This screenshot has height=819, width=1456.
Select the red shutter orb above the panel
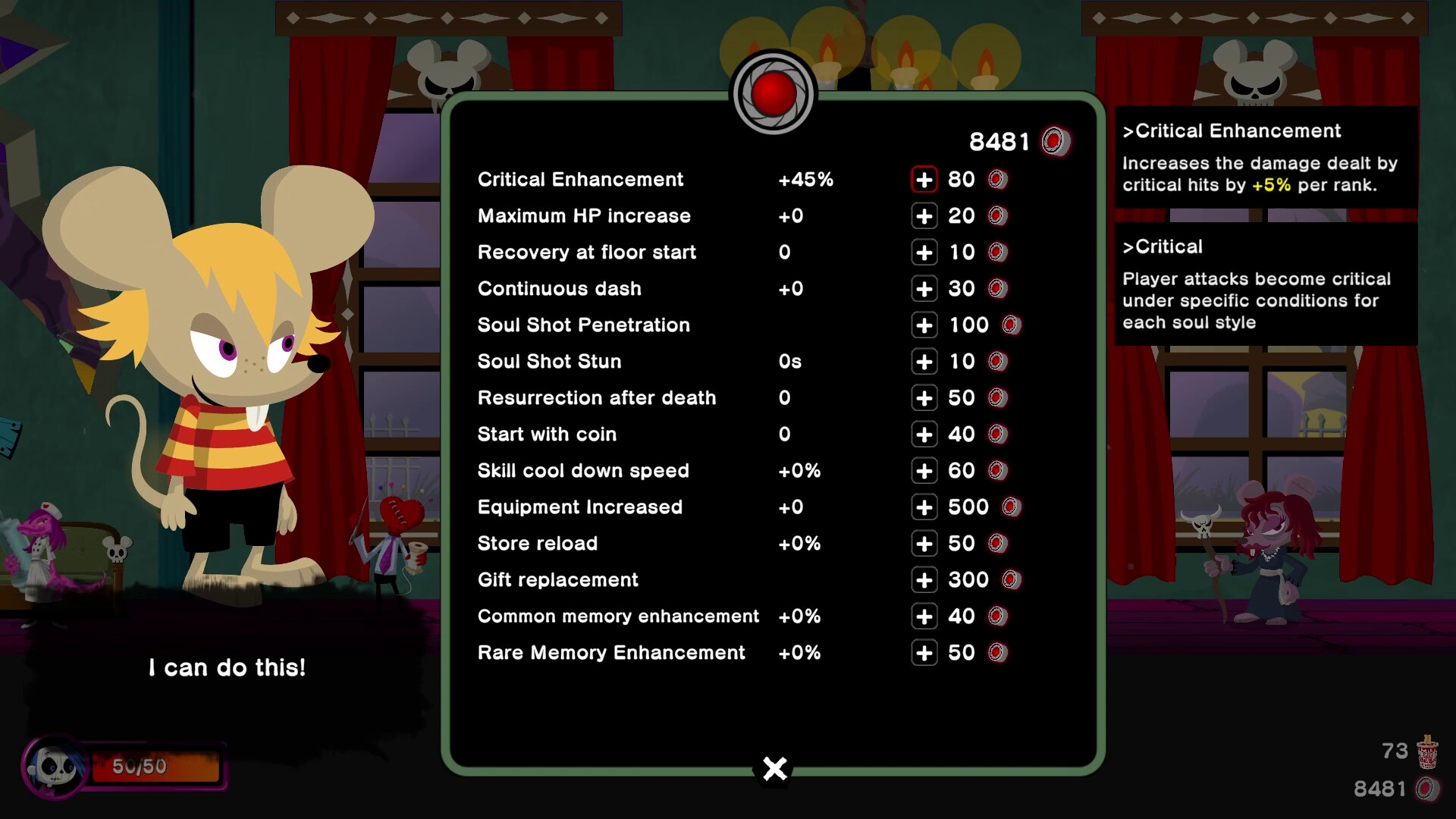click(x=773, y=93)
